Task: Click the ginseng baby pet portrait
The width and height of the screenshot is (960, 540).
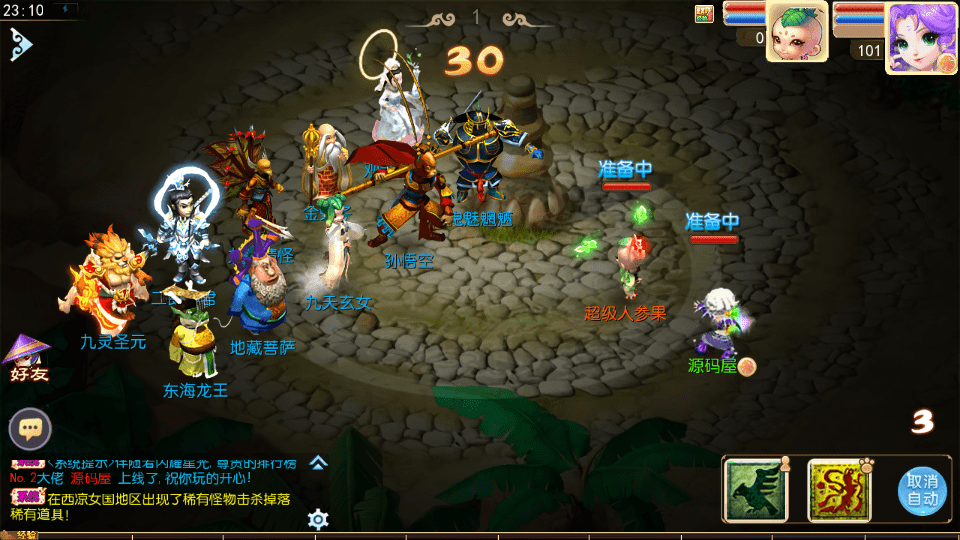Action: tap(795, 32)
